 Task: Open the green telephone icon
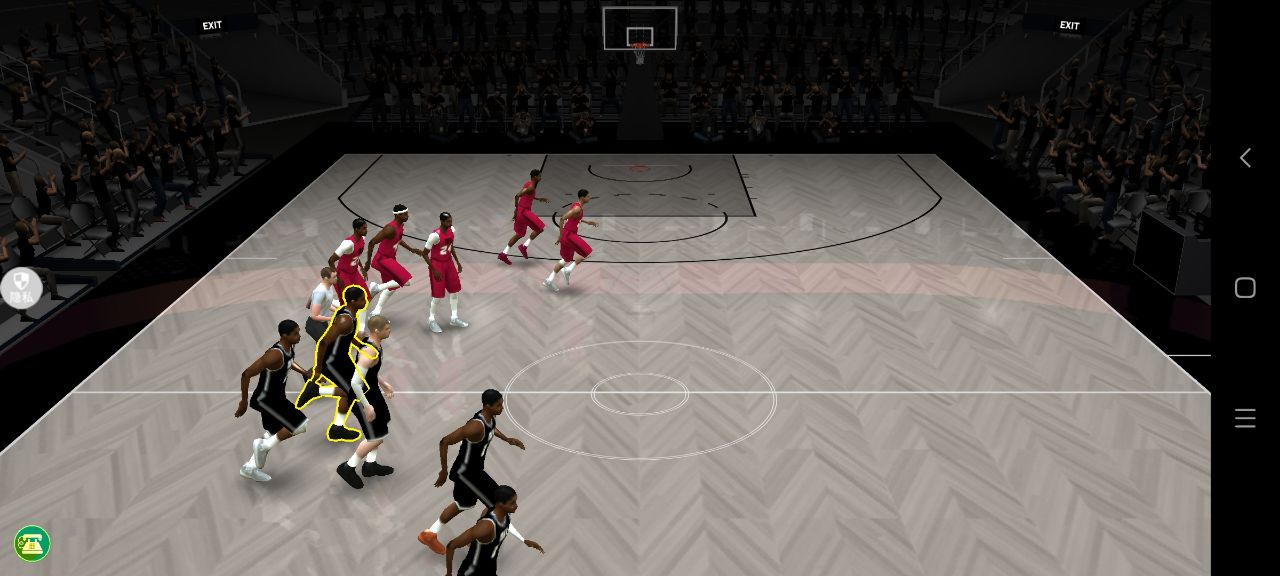click(32, 544)
